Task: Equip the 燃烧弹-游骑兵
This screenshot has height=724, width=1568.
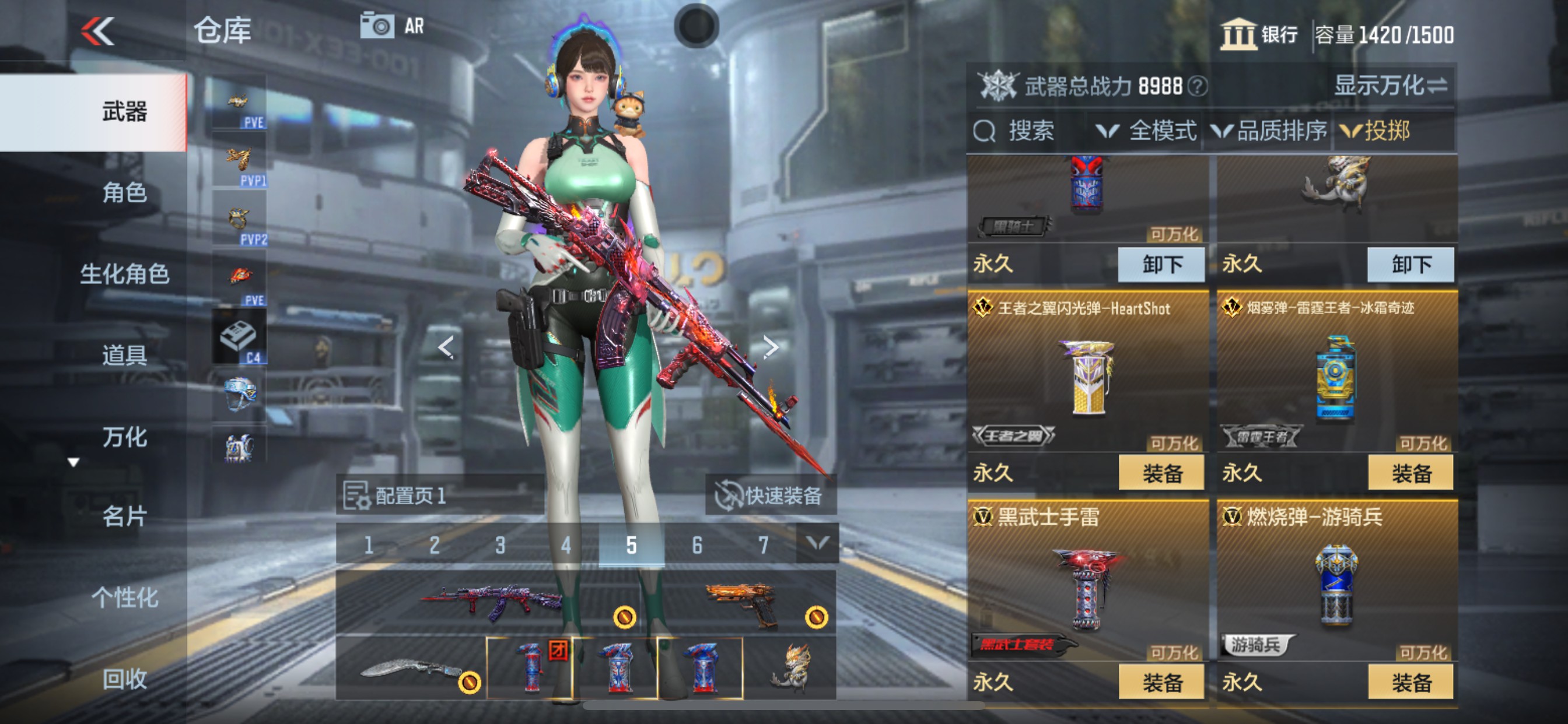Action: [1410, 682]
